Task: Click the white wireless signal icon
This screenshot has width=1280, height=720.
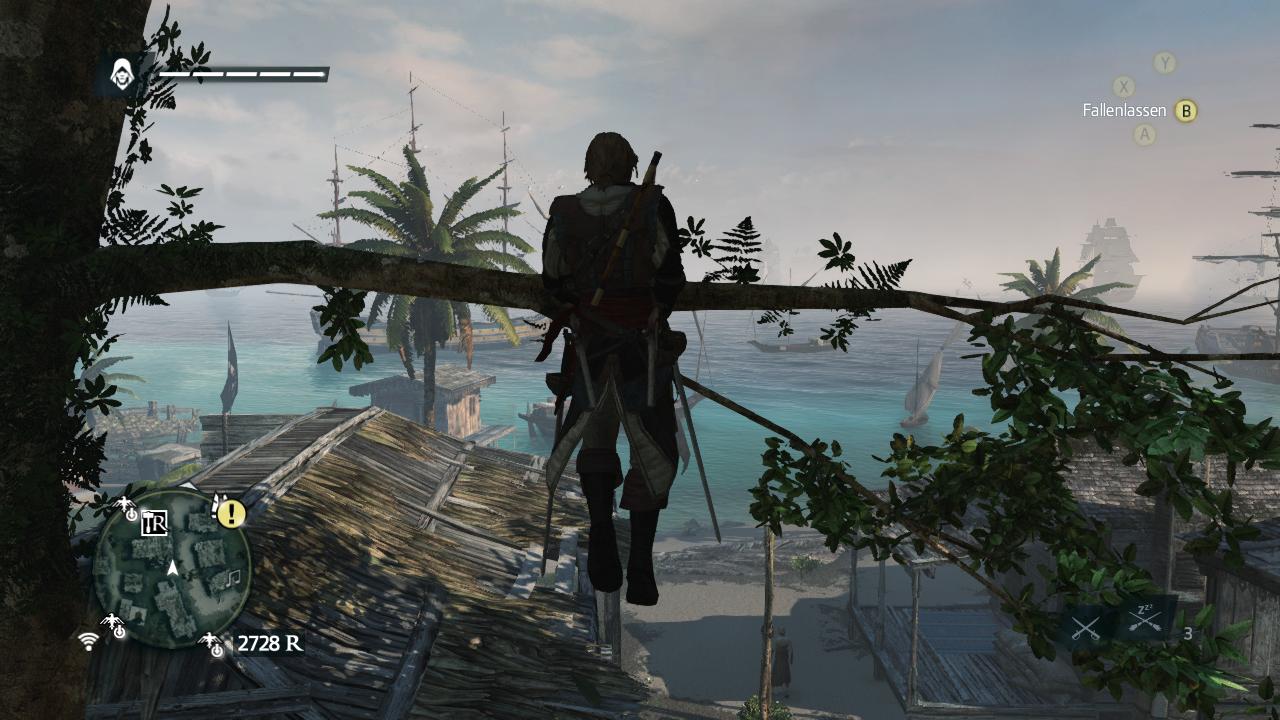Action: pyautogui.click(x=88, y=640)
